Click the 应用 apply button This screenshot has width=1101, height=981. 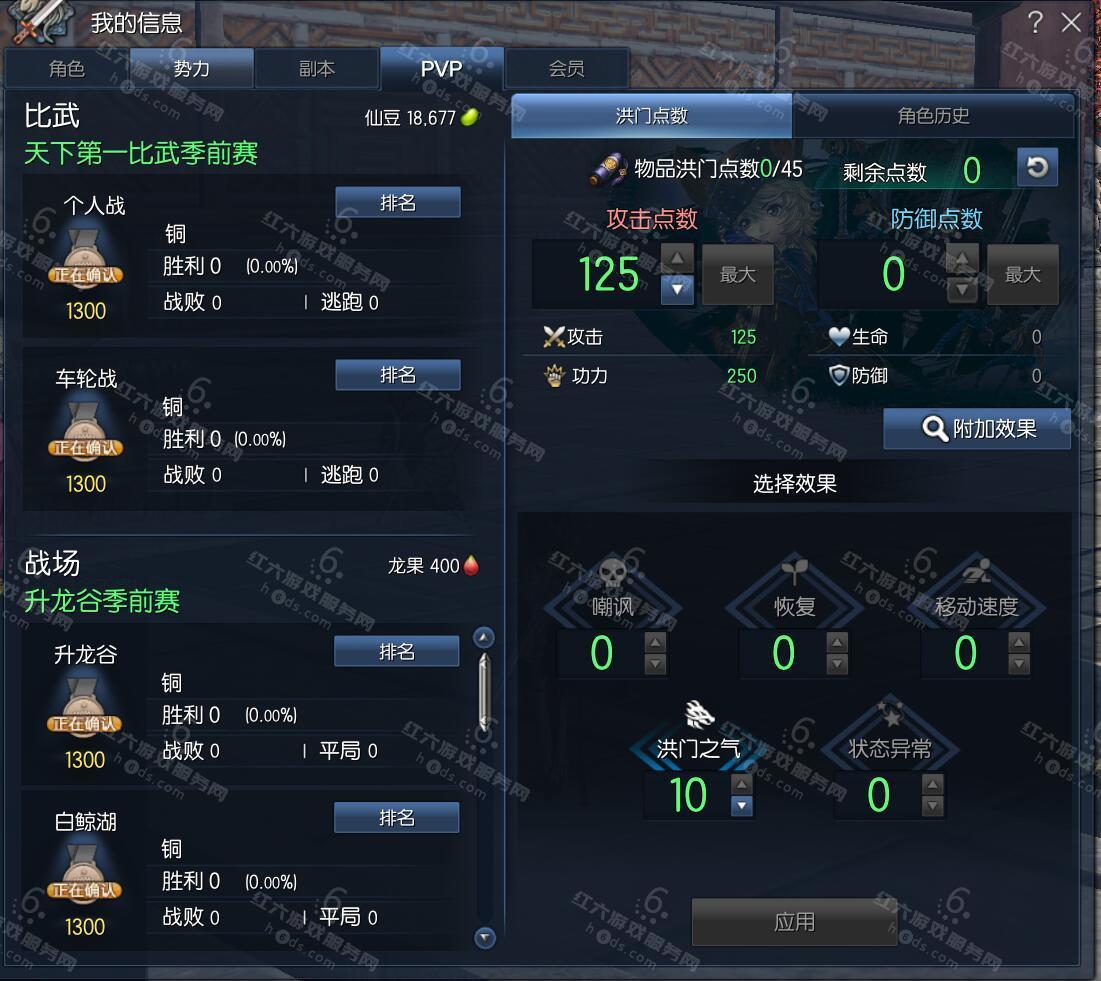pyautogui.click(x=794, y=921)
